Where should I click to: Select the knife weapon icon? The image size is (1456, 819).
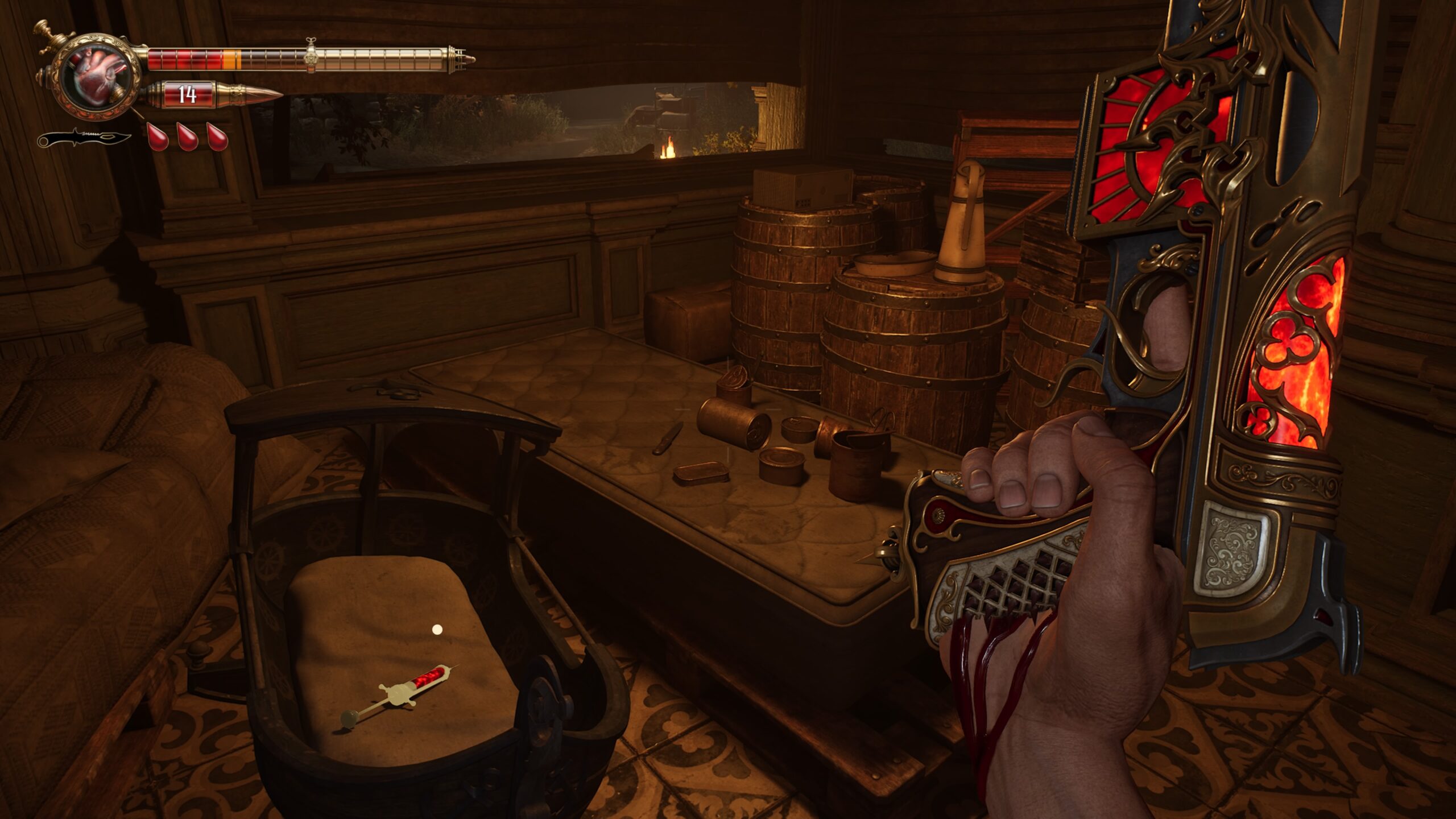coord(84,138)
